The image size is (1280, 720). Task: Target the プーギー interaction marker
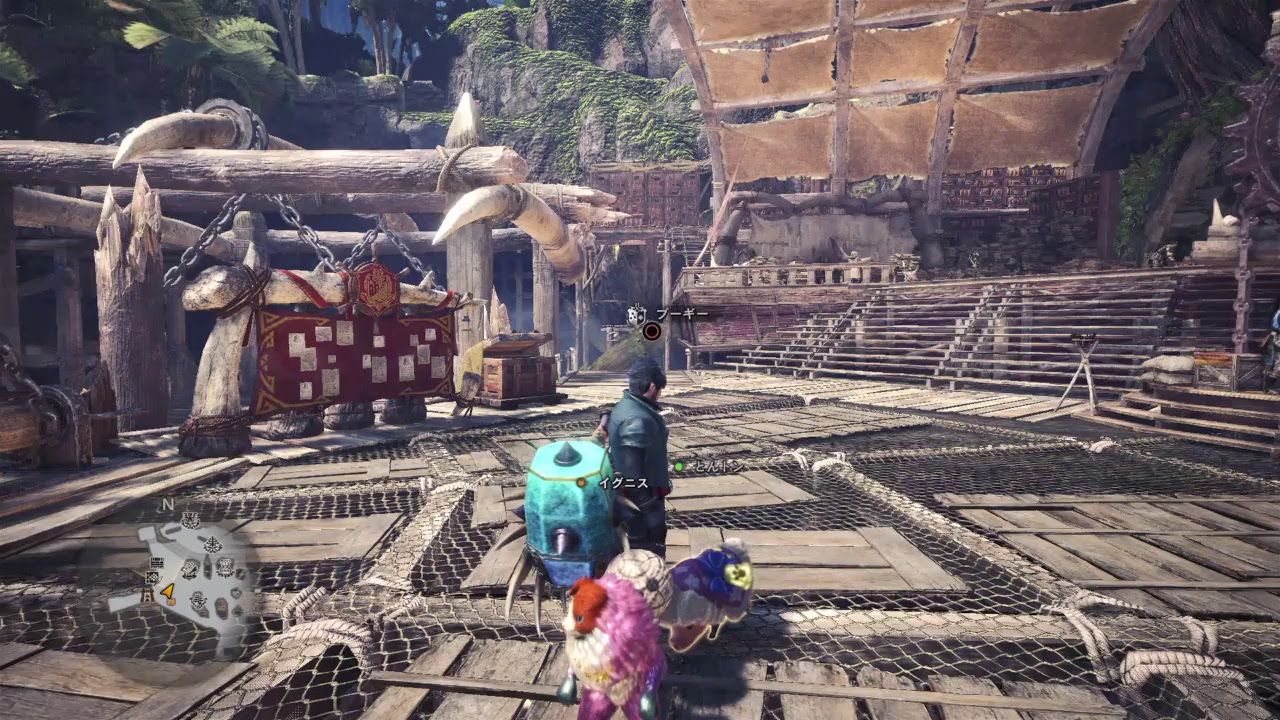[x=652, y=331]
